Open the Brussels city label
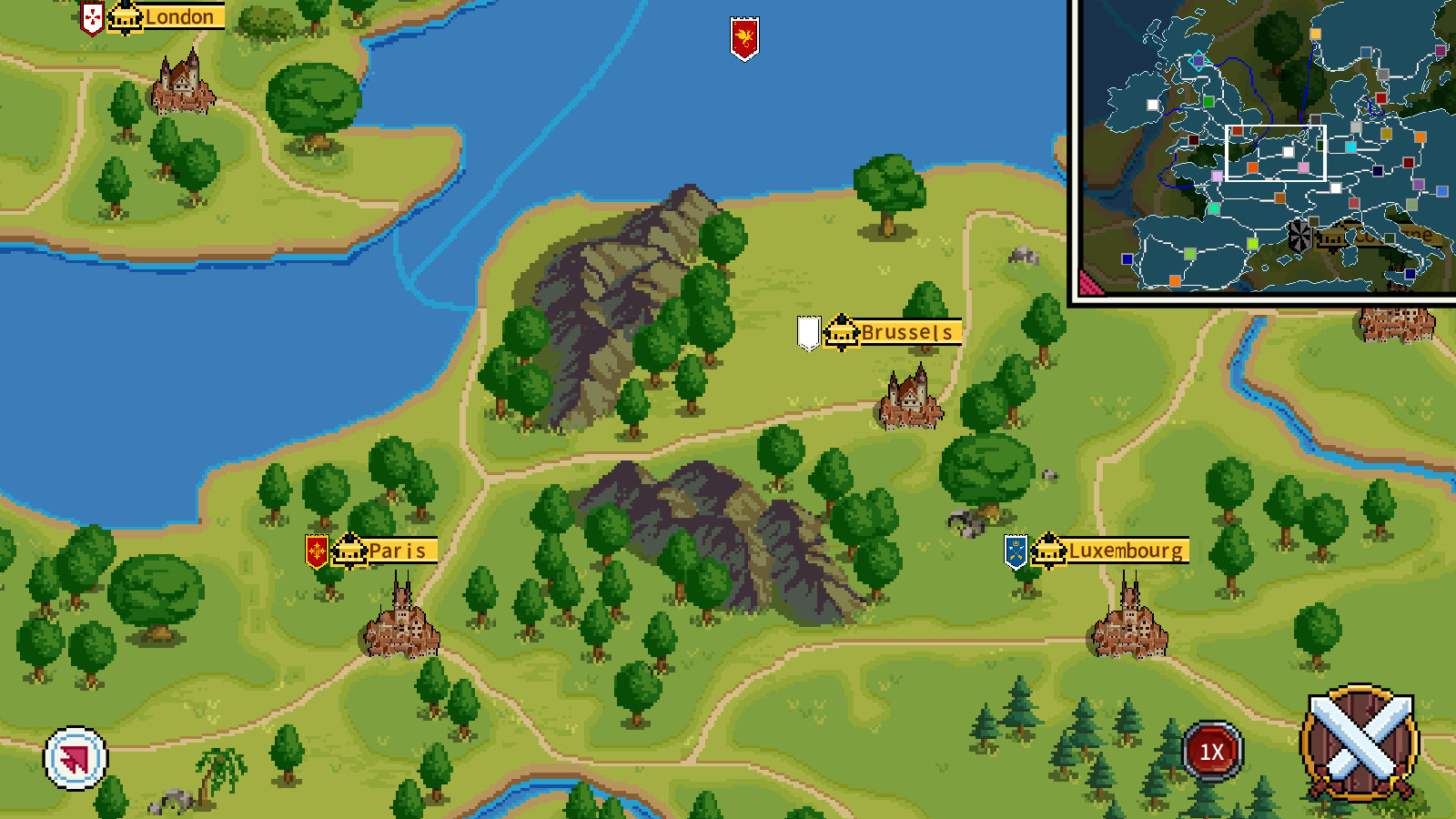This screenshot has width=1456, height=819. 905,333
